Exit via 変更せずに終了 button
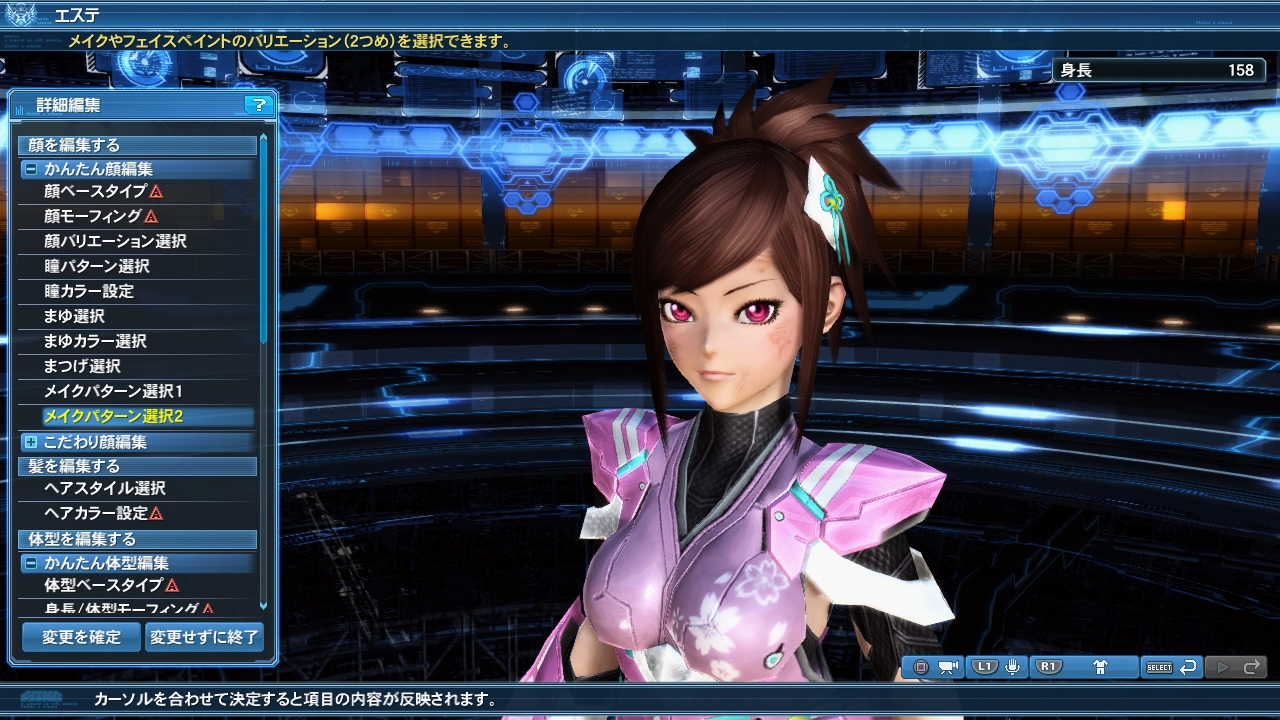This screenshot has width=1280, height=720. pyautogui.click(x=204, y=637)
